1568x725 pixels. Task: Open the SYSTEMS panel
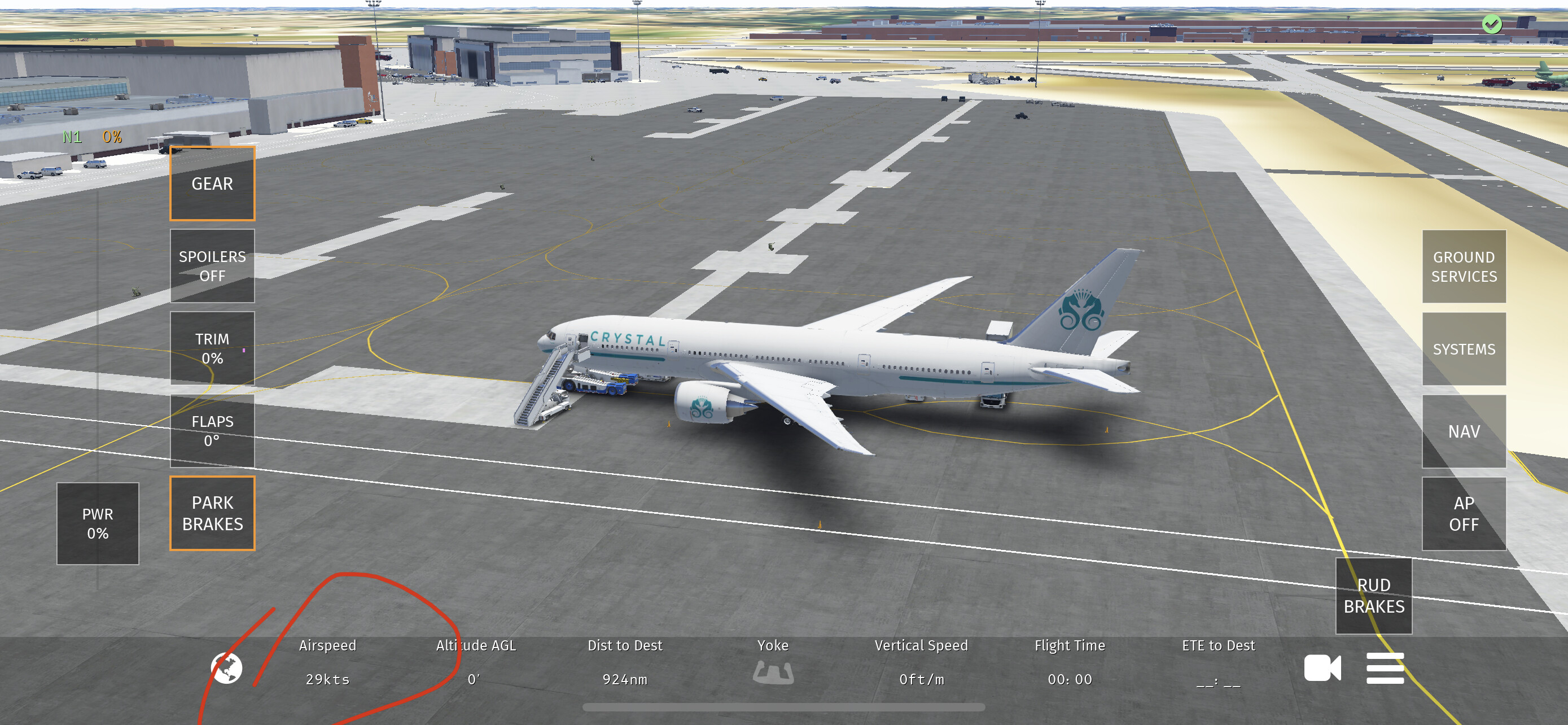click(1464, 349)
